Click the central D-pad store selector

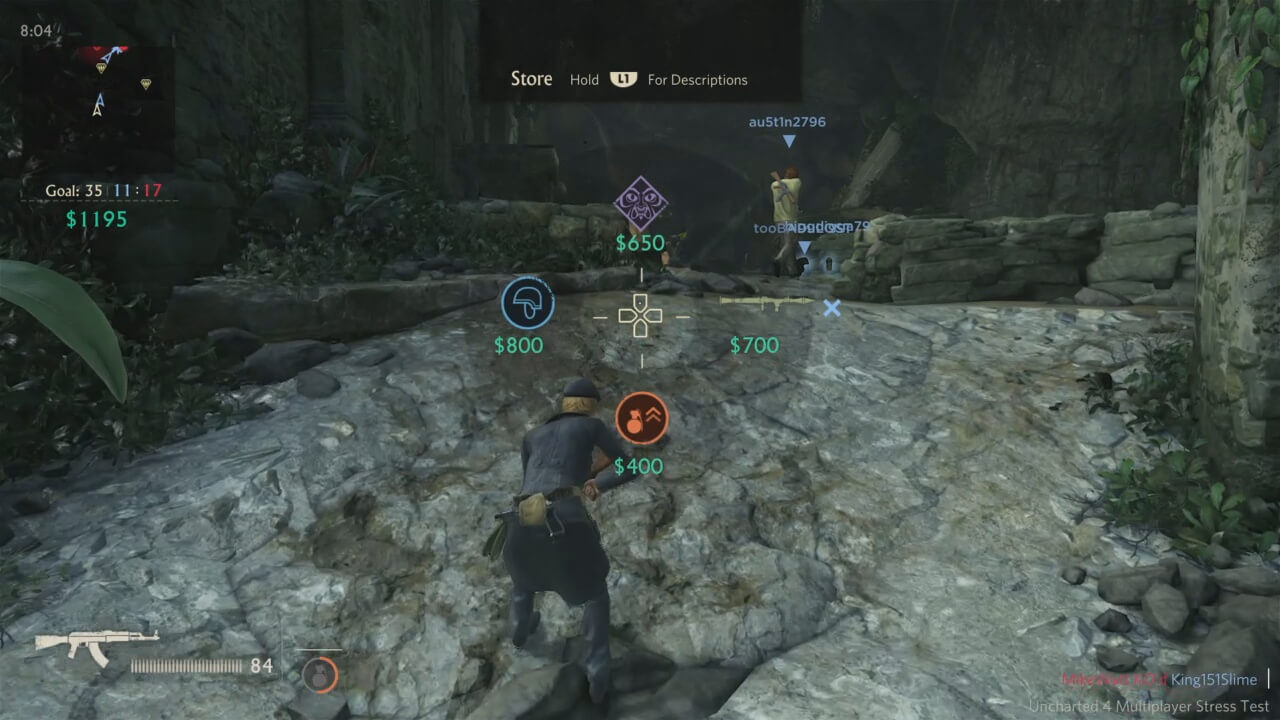(x=640, y=315)
